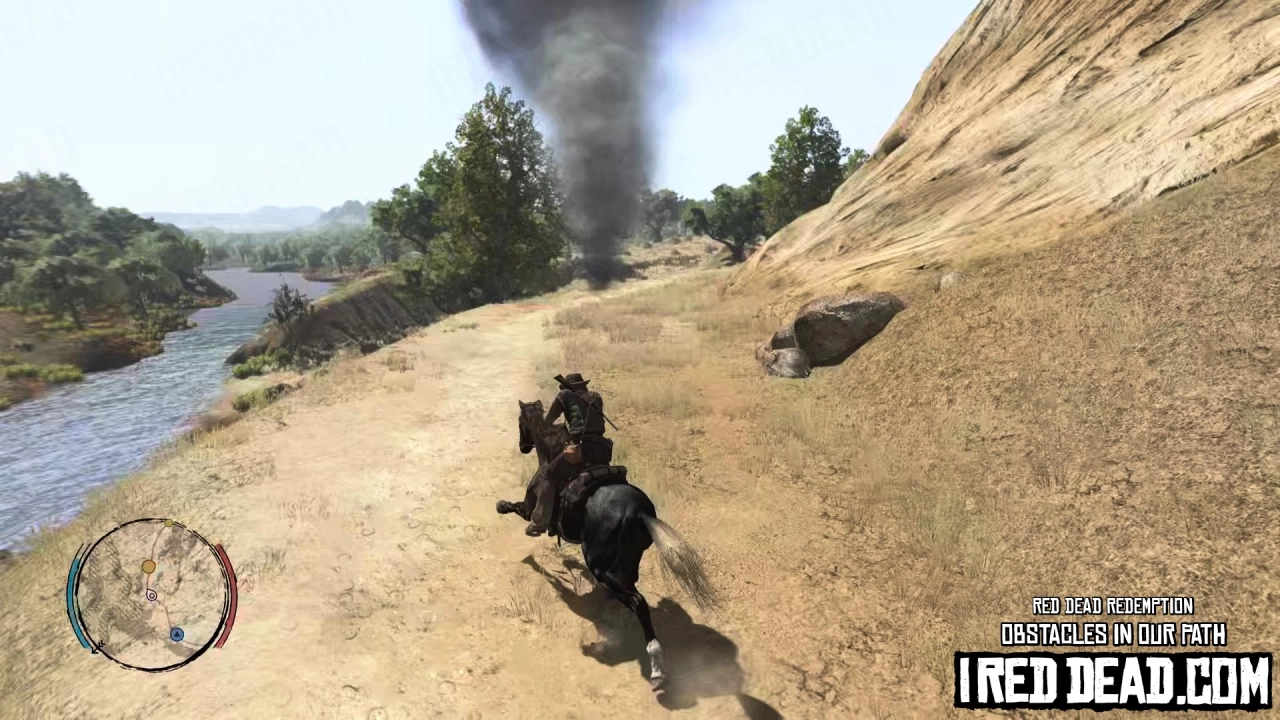
Task: Select the Obstacles In Our Path mission label
Action: [1113, 634]
